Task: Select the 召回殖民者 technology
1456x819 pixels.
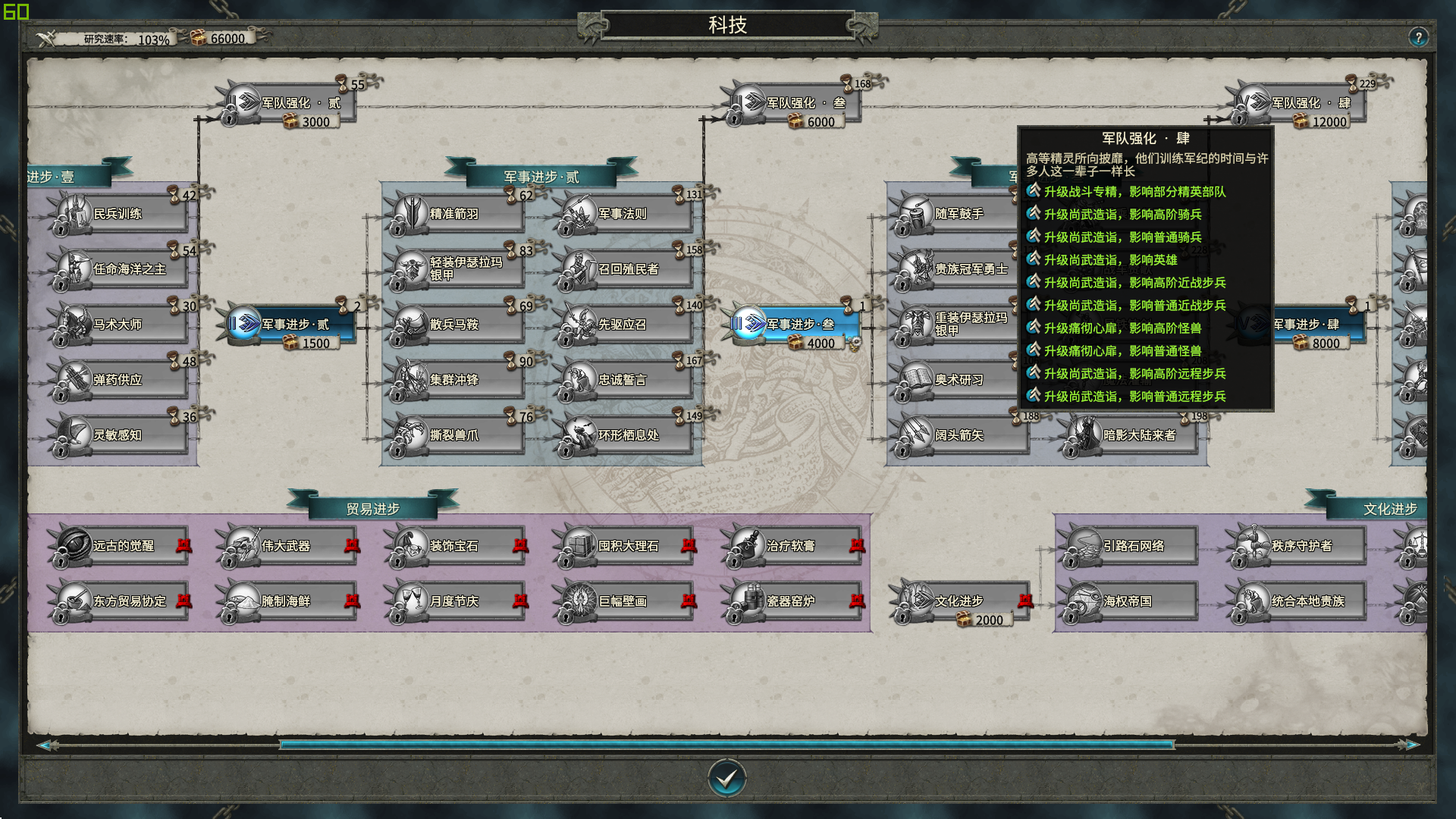Action: 625,269
